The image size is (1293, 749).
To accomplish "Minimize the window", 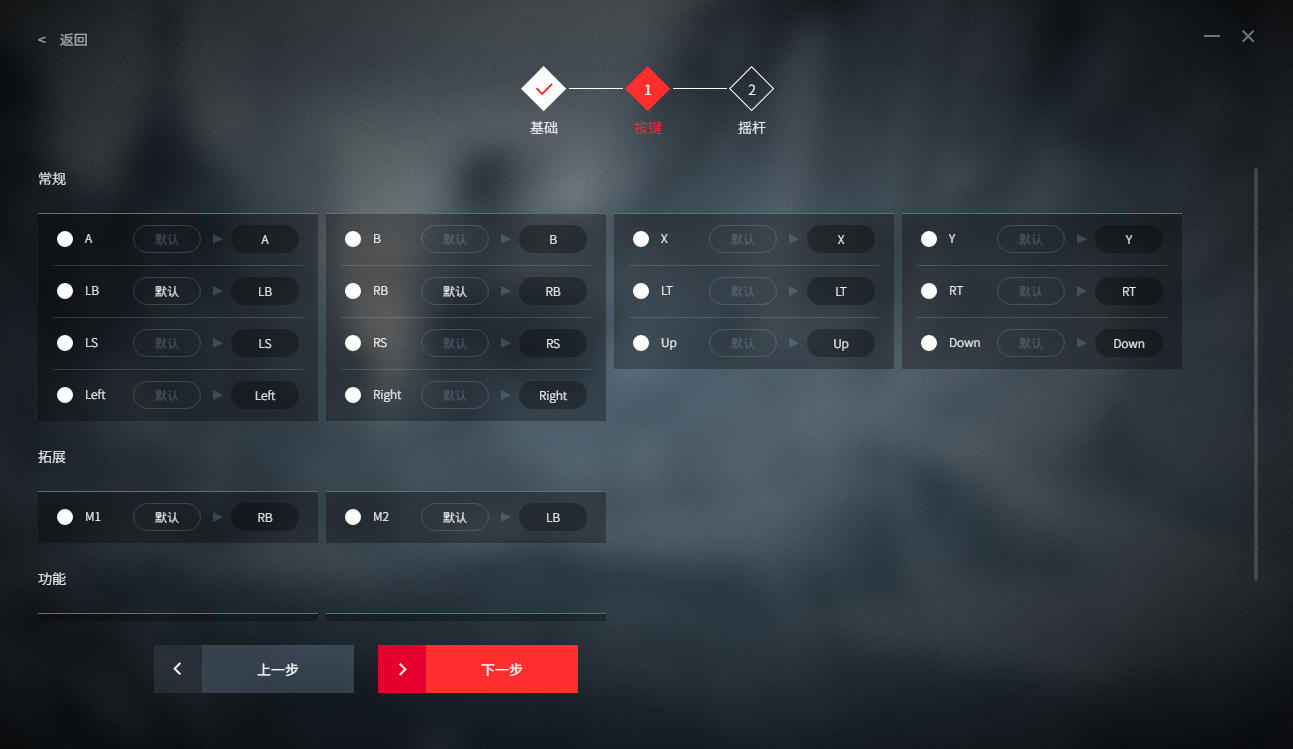I will [x=1212, y=36].
